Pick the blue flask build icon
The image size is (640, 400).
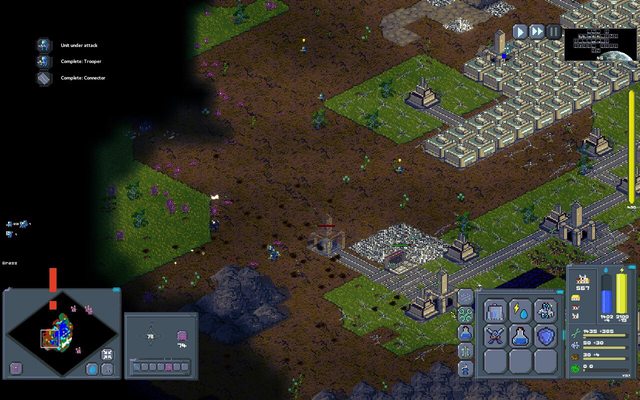[520, 337]
